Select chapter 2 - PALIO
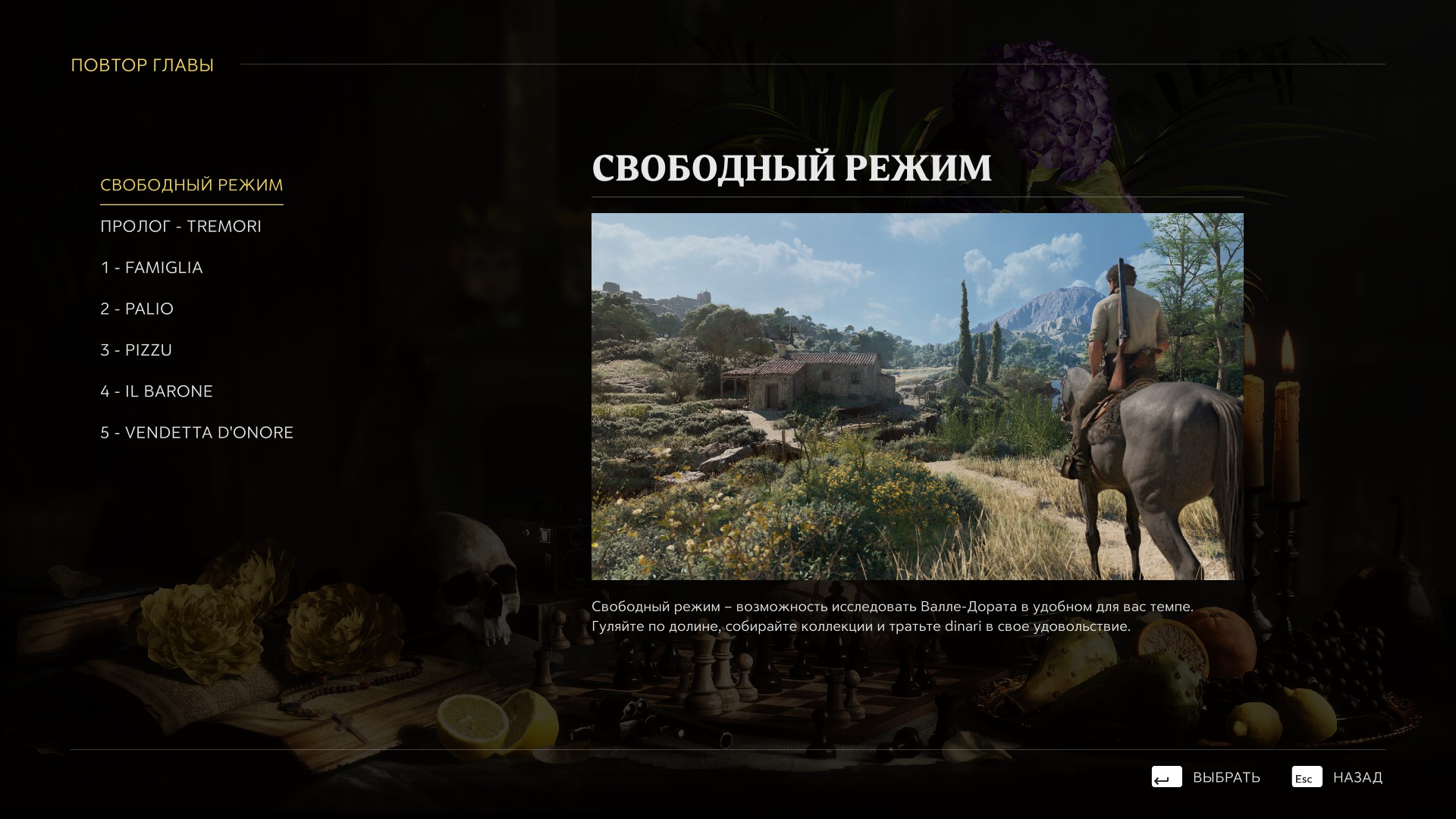The width and height of the screenshot is (1456, 819). (136, 308)
